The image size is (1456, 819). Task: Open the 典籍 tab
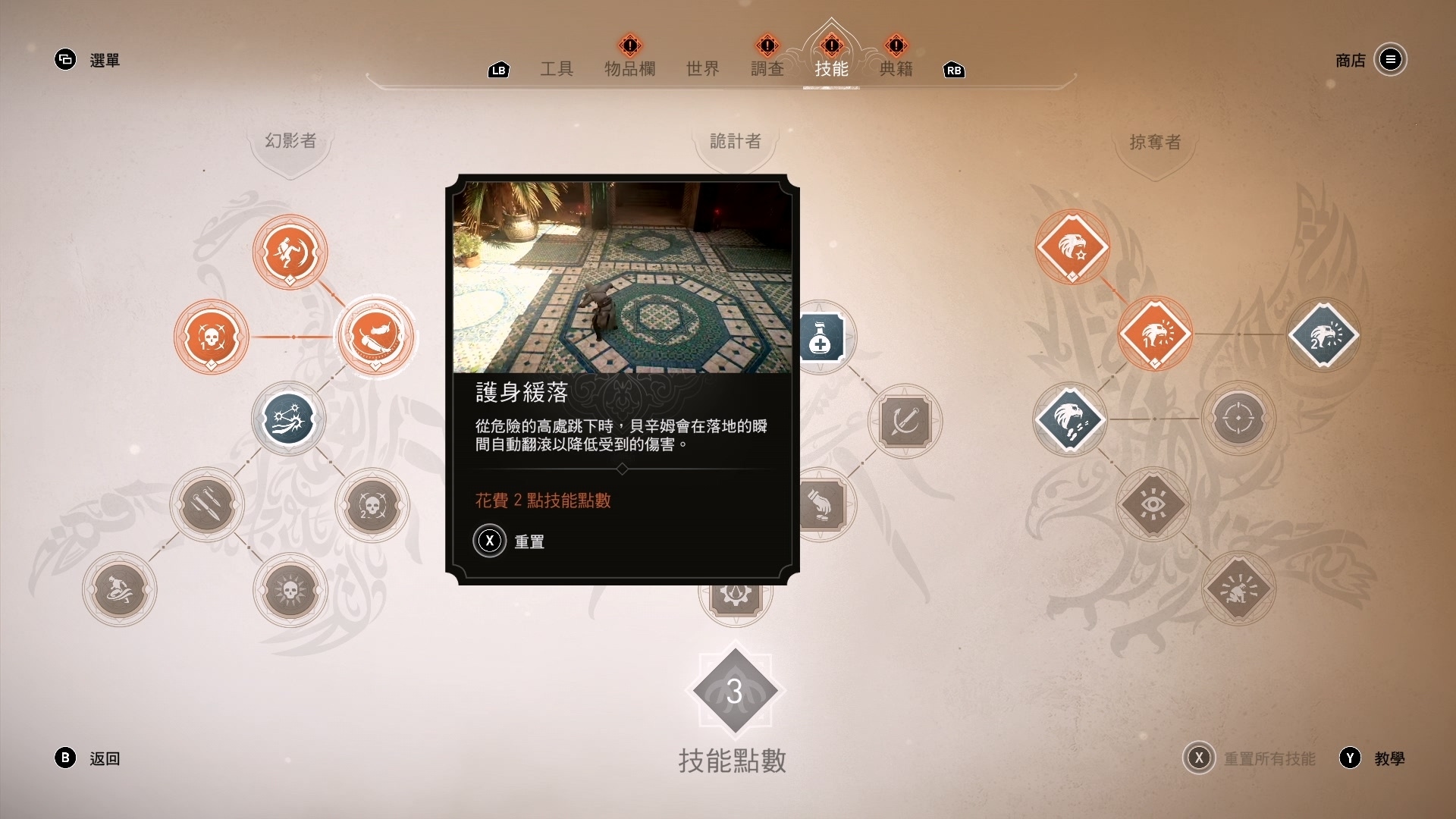click(897, 70)
